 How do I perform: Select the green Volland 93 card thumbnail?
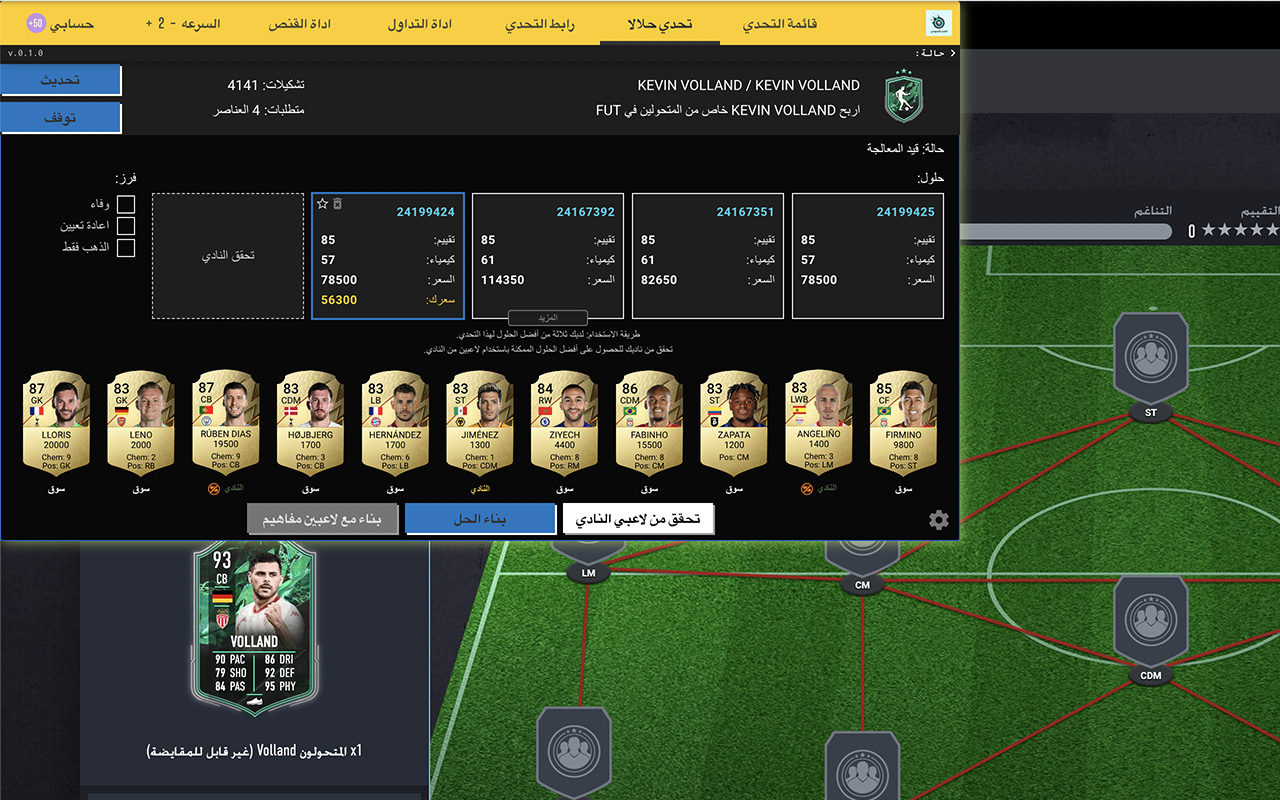[254, 623]
